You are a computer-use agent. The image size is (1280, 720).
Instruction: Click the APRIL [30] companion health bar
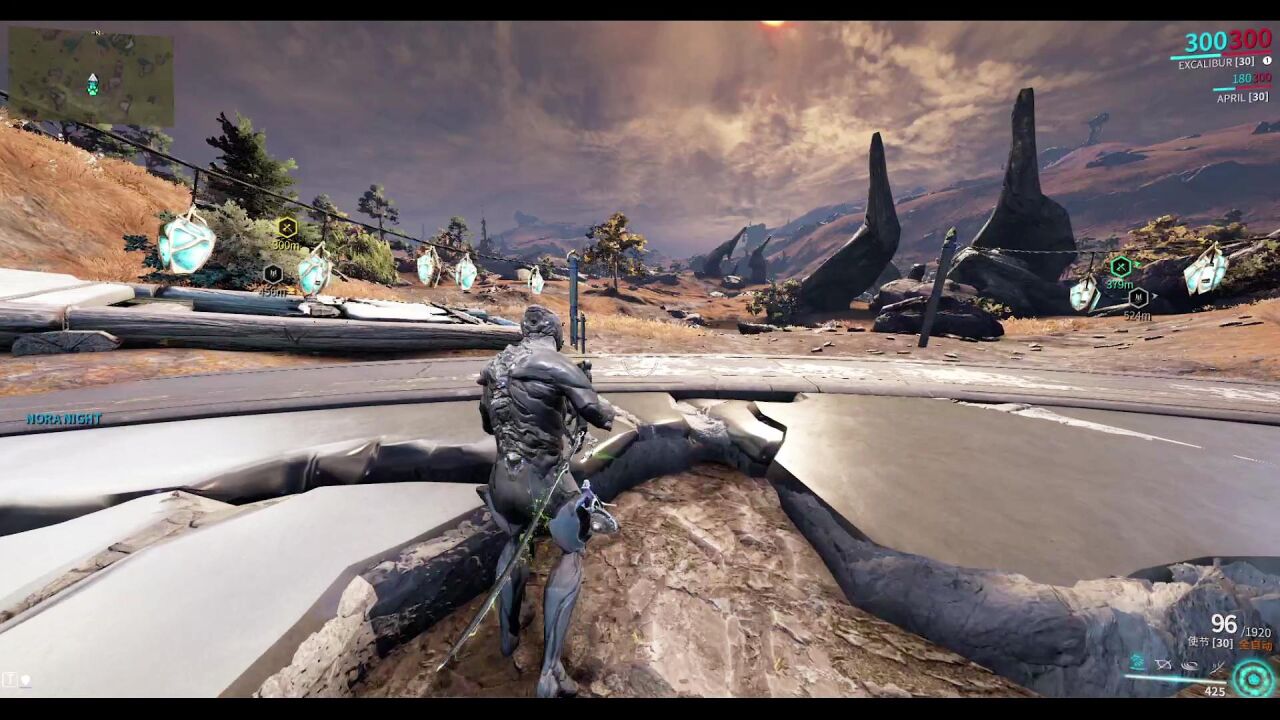tap(1223, 88)
